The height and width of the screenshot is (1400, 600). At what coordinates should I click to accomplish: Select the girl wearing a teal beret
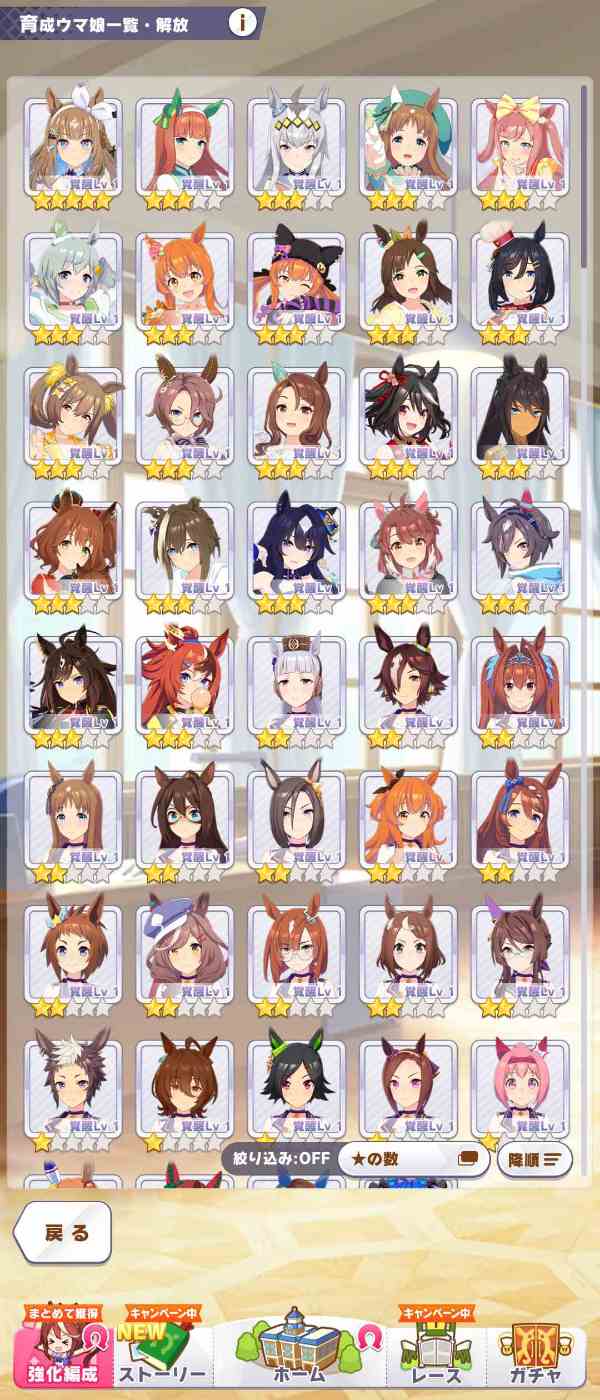(x=408, y=149)
